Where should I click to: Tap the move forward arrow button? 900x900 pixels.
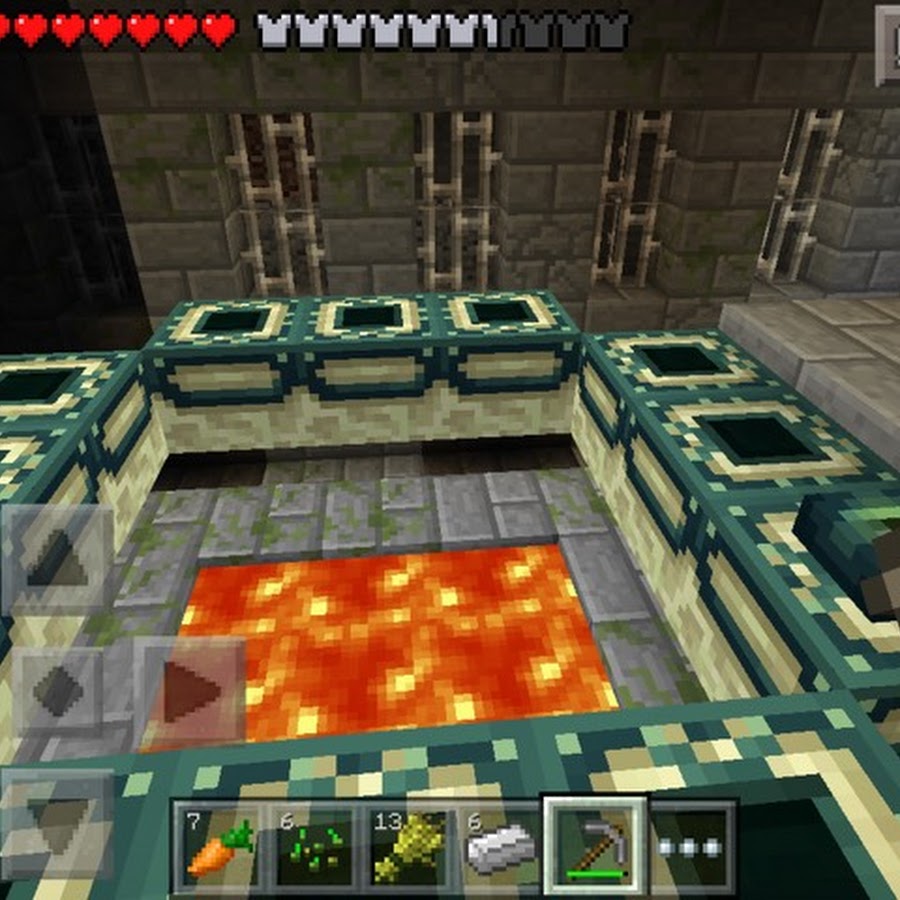58,556
